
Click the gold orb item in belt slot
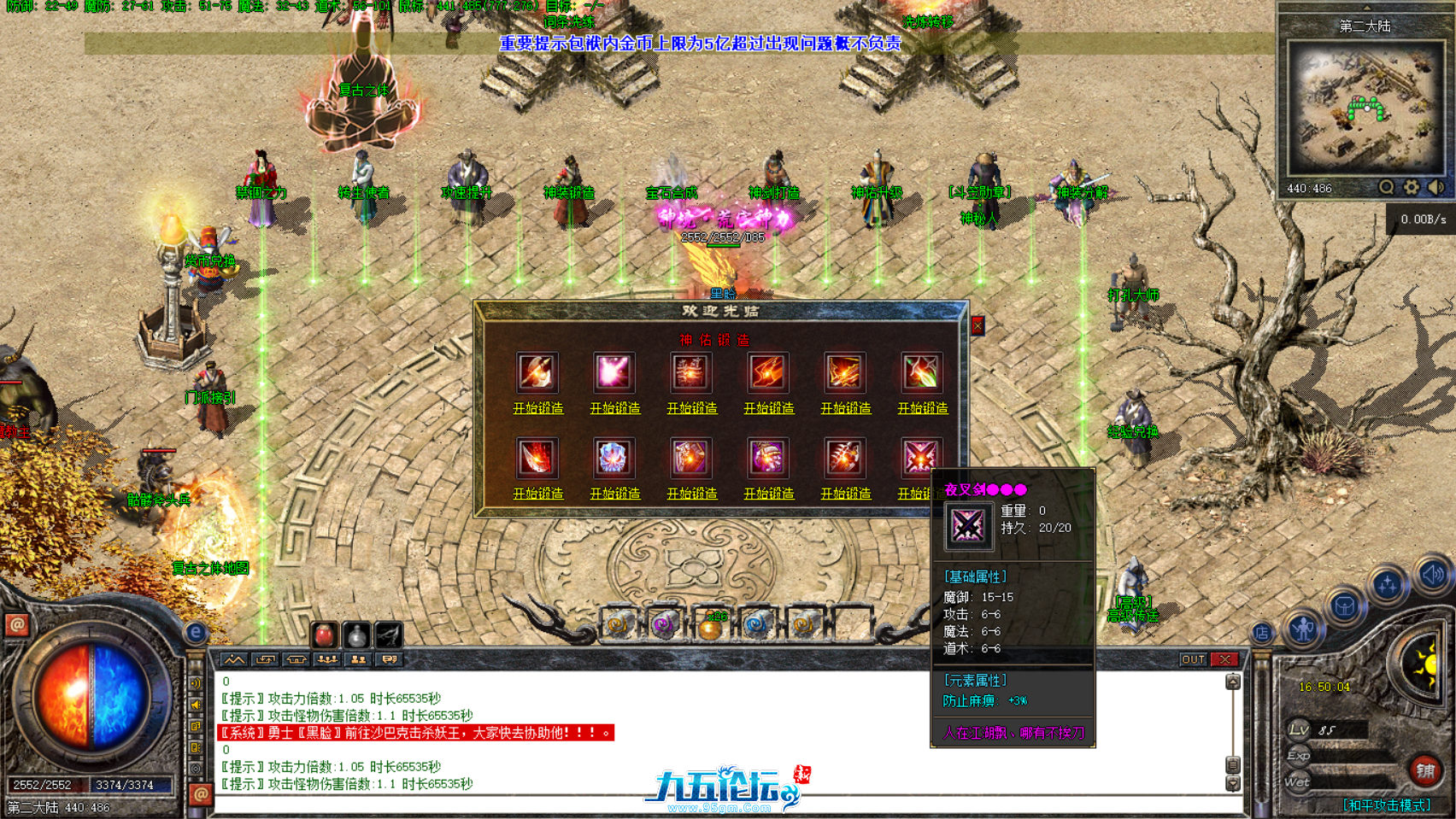(710, 629)
